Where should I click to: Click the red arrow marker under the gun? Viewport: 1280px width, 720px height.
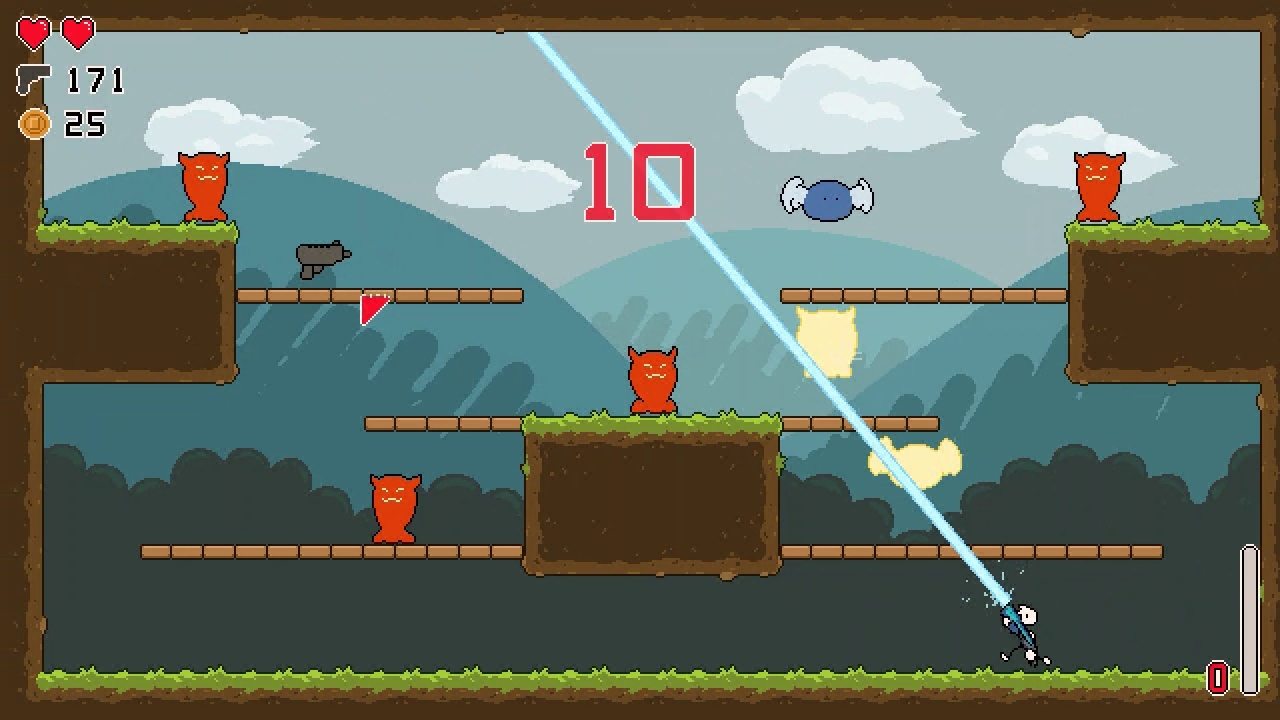coord(372,308)
